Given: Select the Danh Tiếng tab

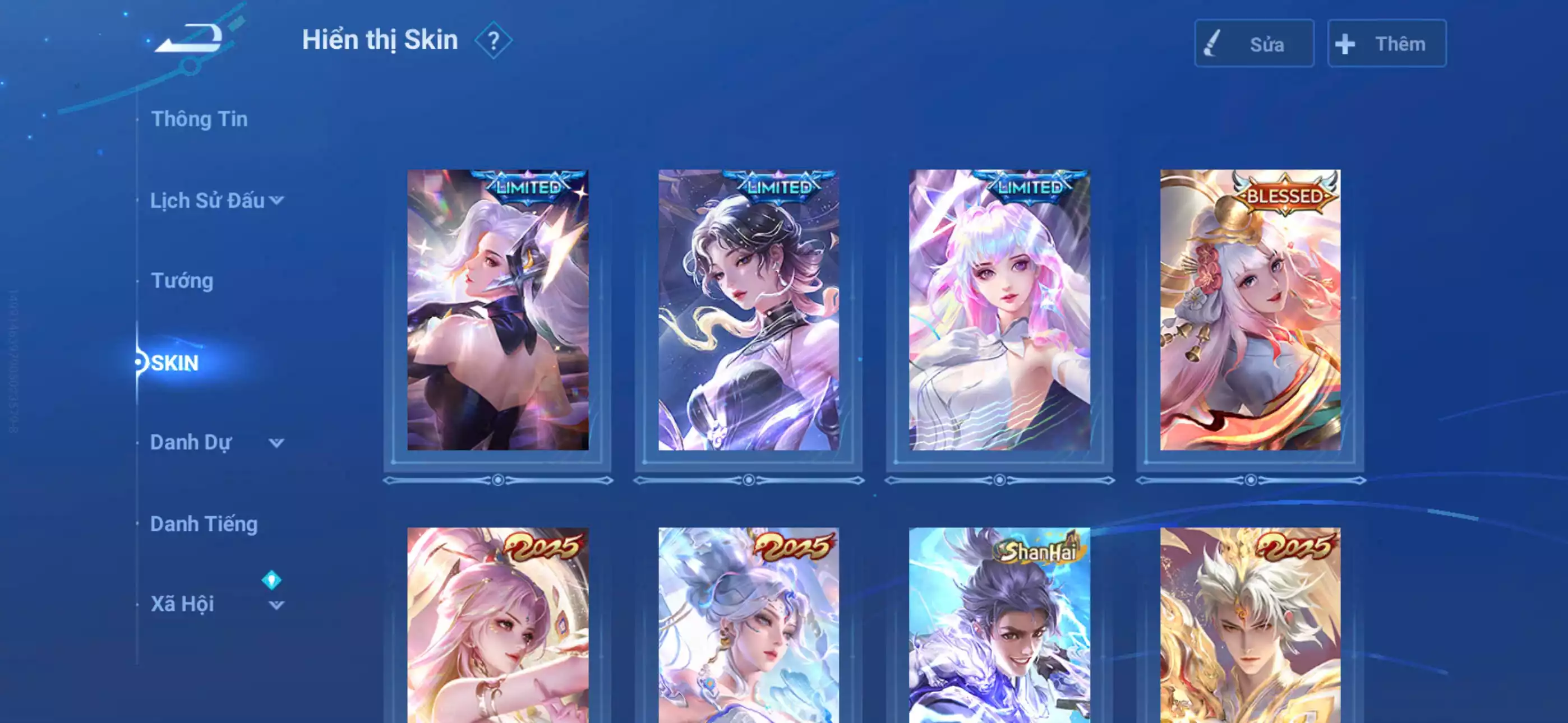Looking at the screenshot, I should tap(205, 524).
